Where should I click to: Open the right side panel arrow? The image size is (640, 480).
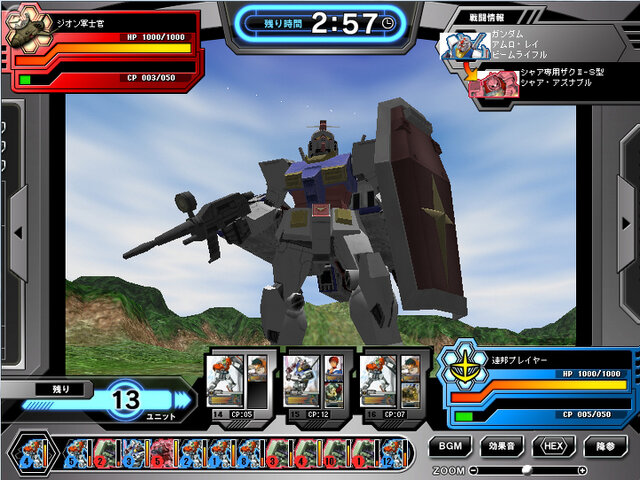point(621,232)
